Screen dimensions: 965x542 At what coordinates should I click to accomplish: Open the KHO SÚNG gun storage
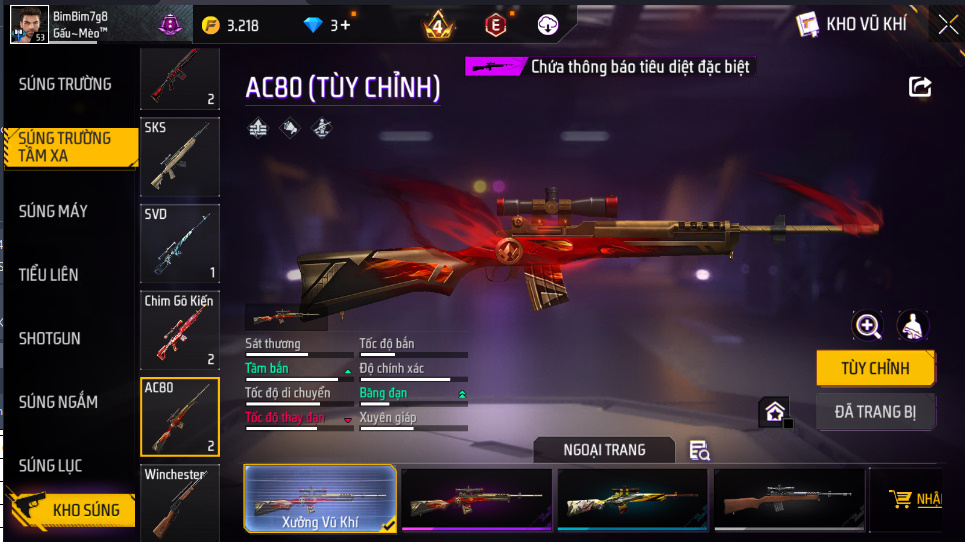(x=70, y=510)
